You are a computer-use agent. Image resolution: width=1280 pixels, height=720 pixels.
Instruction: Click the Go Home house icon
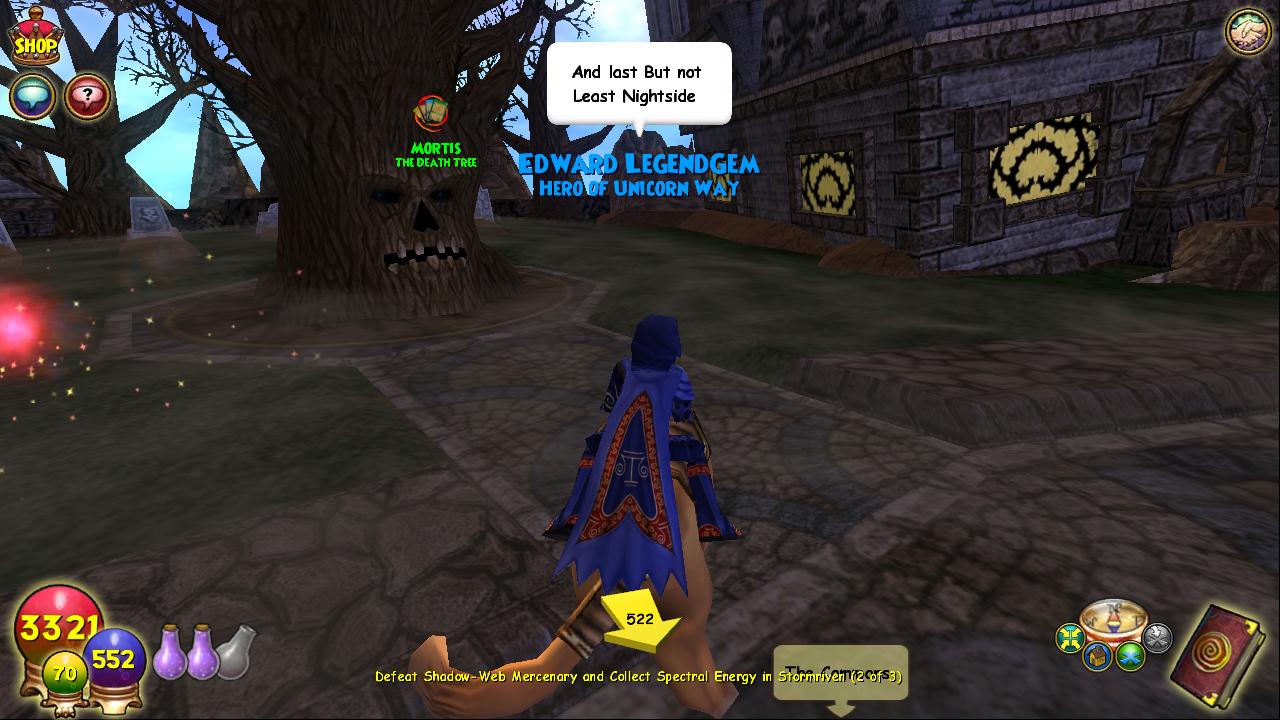[x=1097, y=656]
